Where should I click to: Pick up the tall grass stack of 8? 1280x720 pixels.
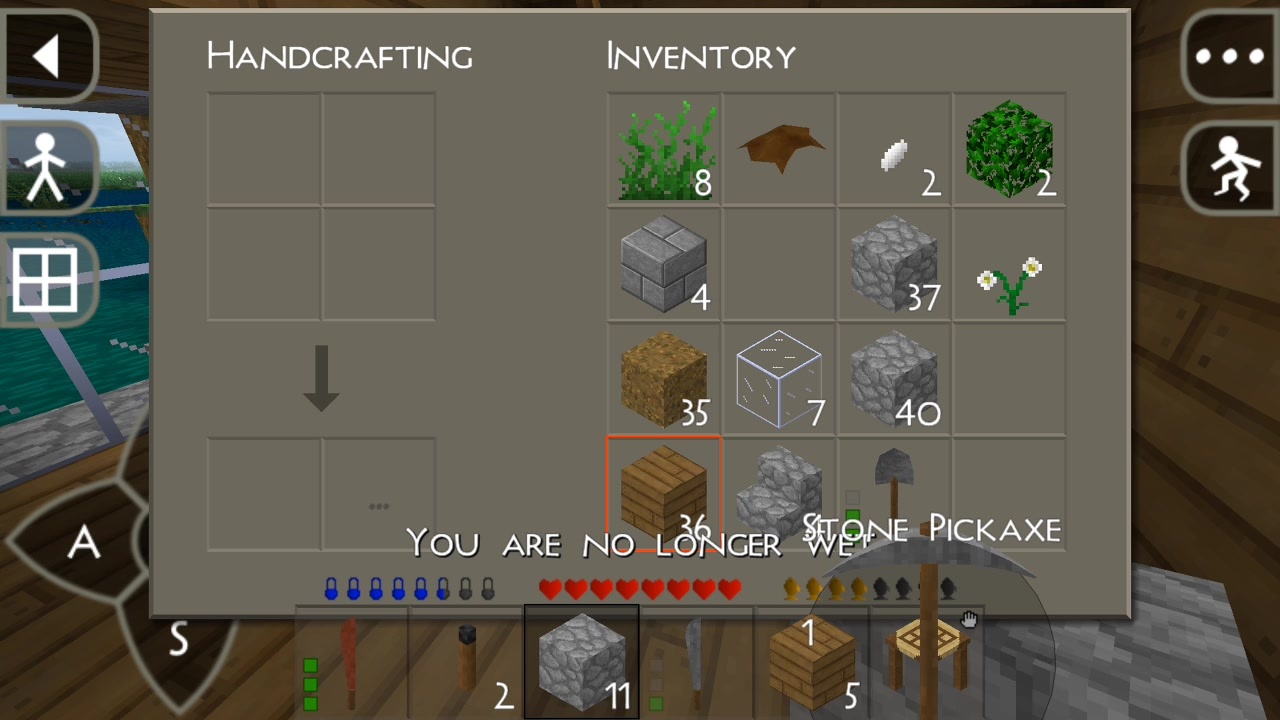664,150
